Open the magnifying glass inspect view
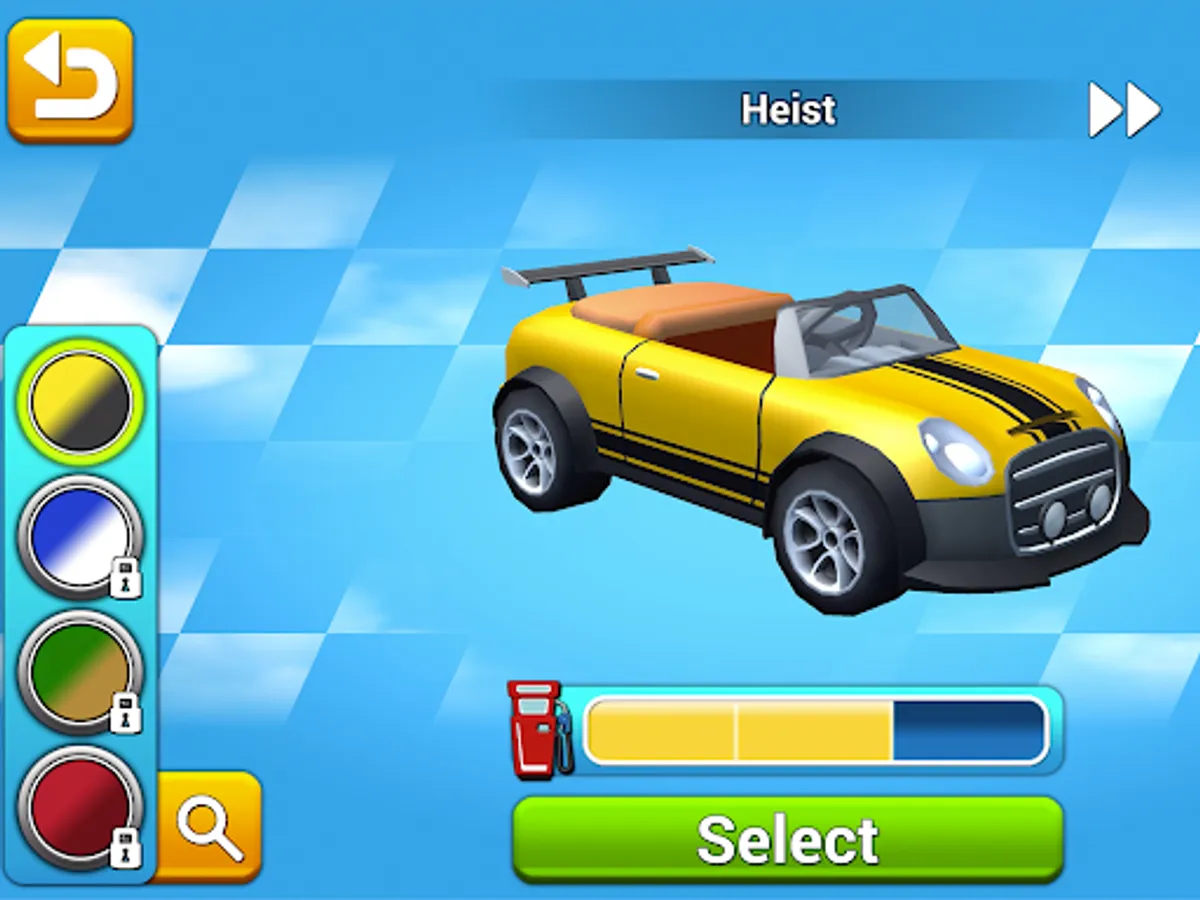1200x900 pixels. pos(209,826)
